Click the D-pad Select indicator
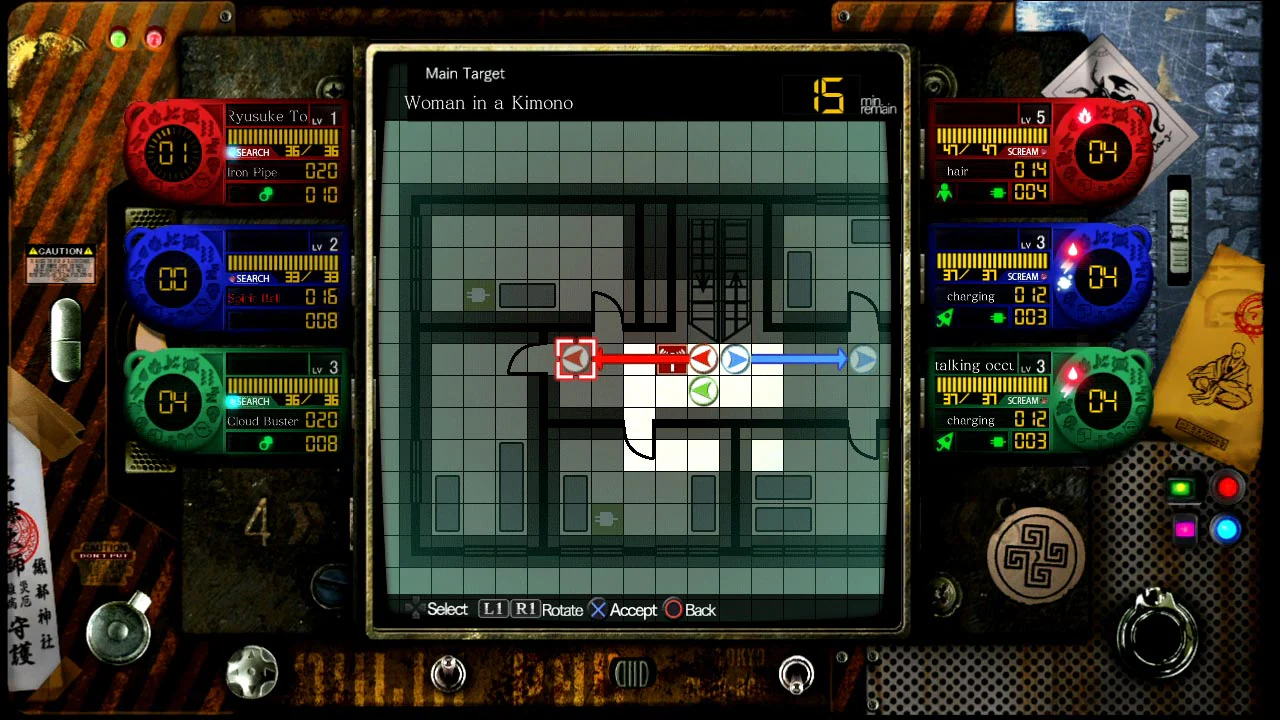Image resolution: width=1280 pixels, height=720 pixels. click(416, 607)
